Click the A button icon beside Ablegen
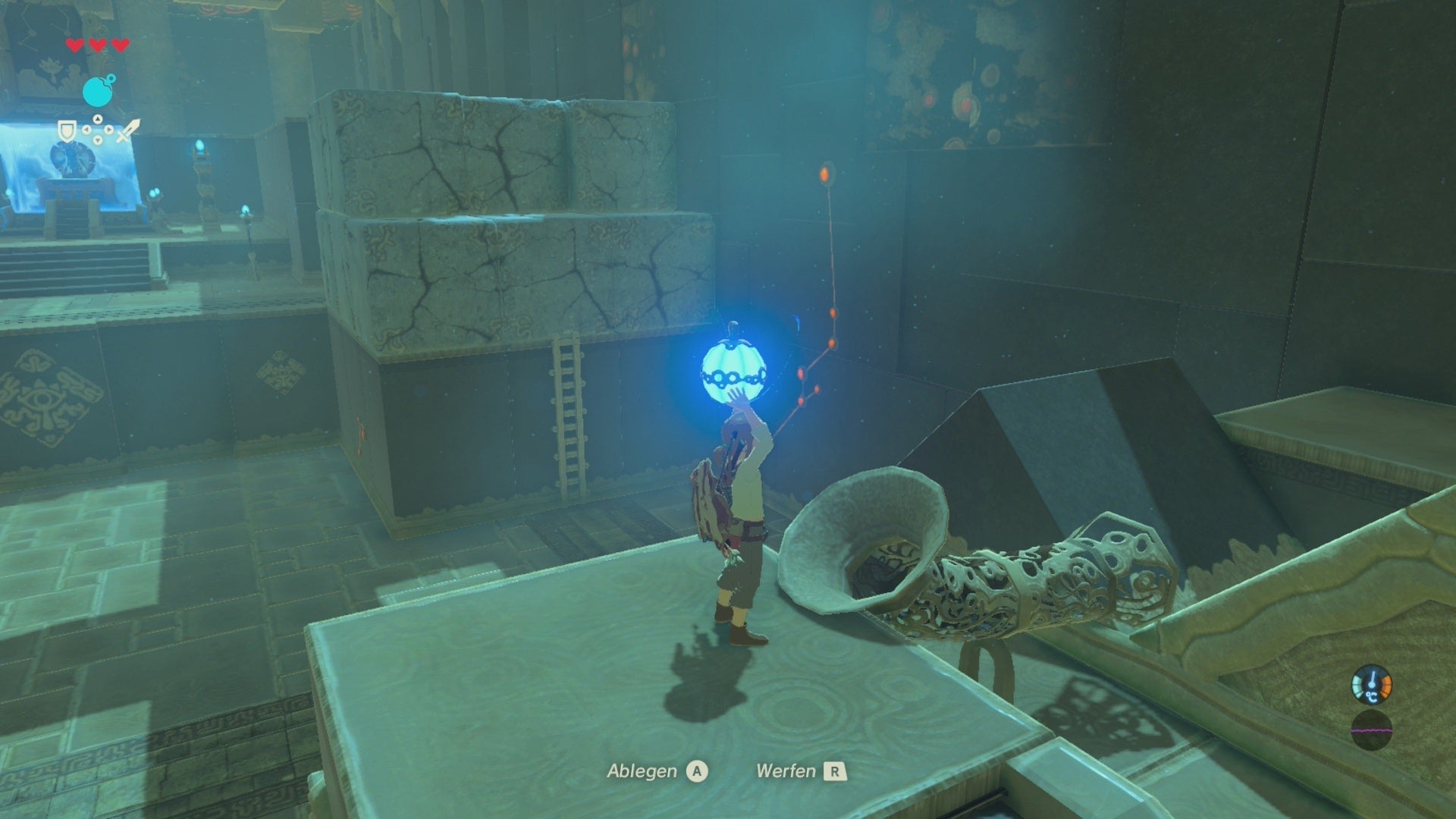The width and height of the screenshot is (1456, 819). pyautogui.click(x=698, y=771)
